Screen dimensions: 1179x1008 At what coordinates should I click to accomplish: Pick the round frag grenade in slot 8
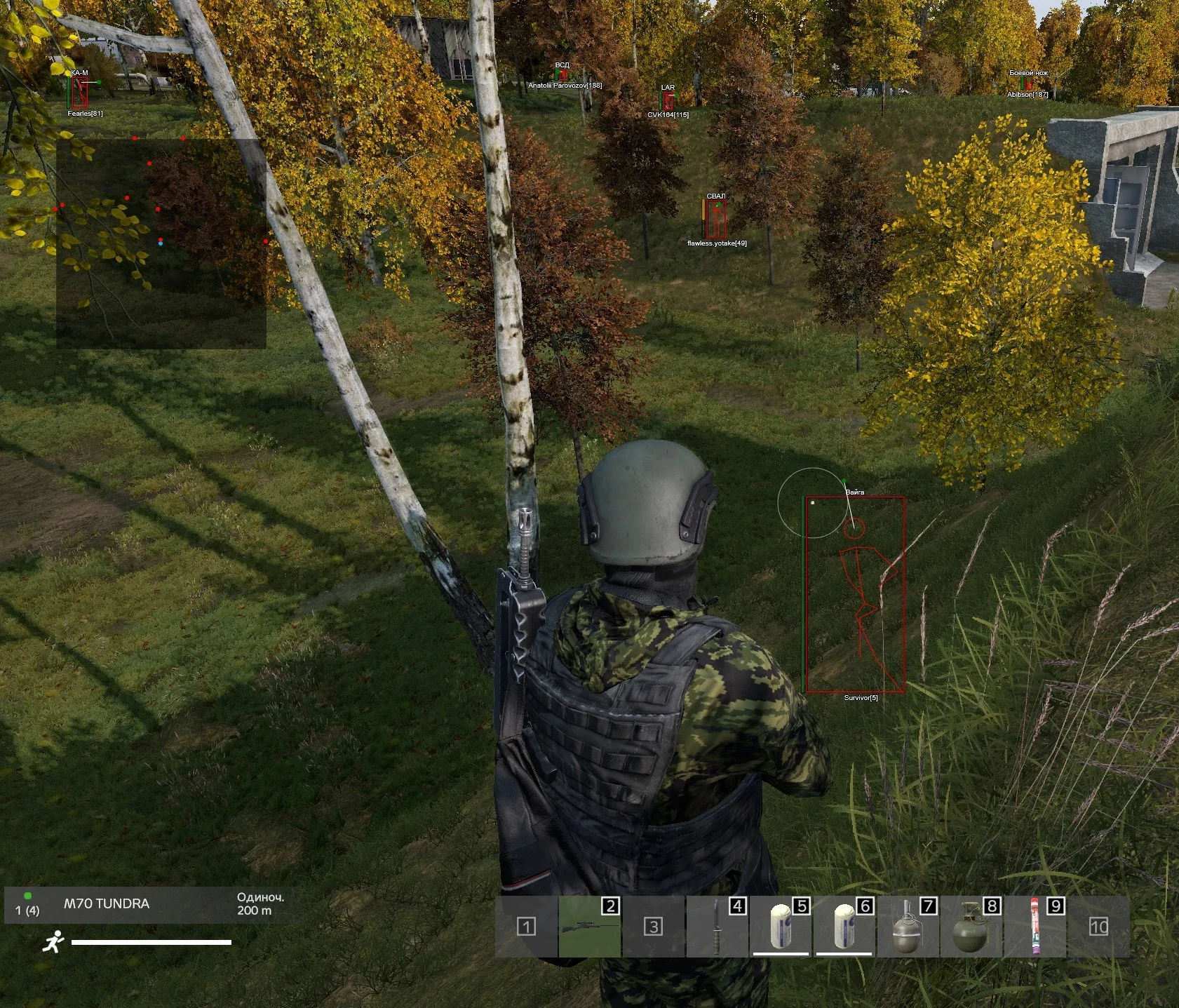pos(971,927)
